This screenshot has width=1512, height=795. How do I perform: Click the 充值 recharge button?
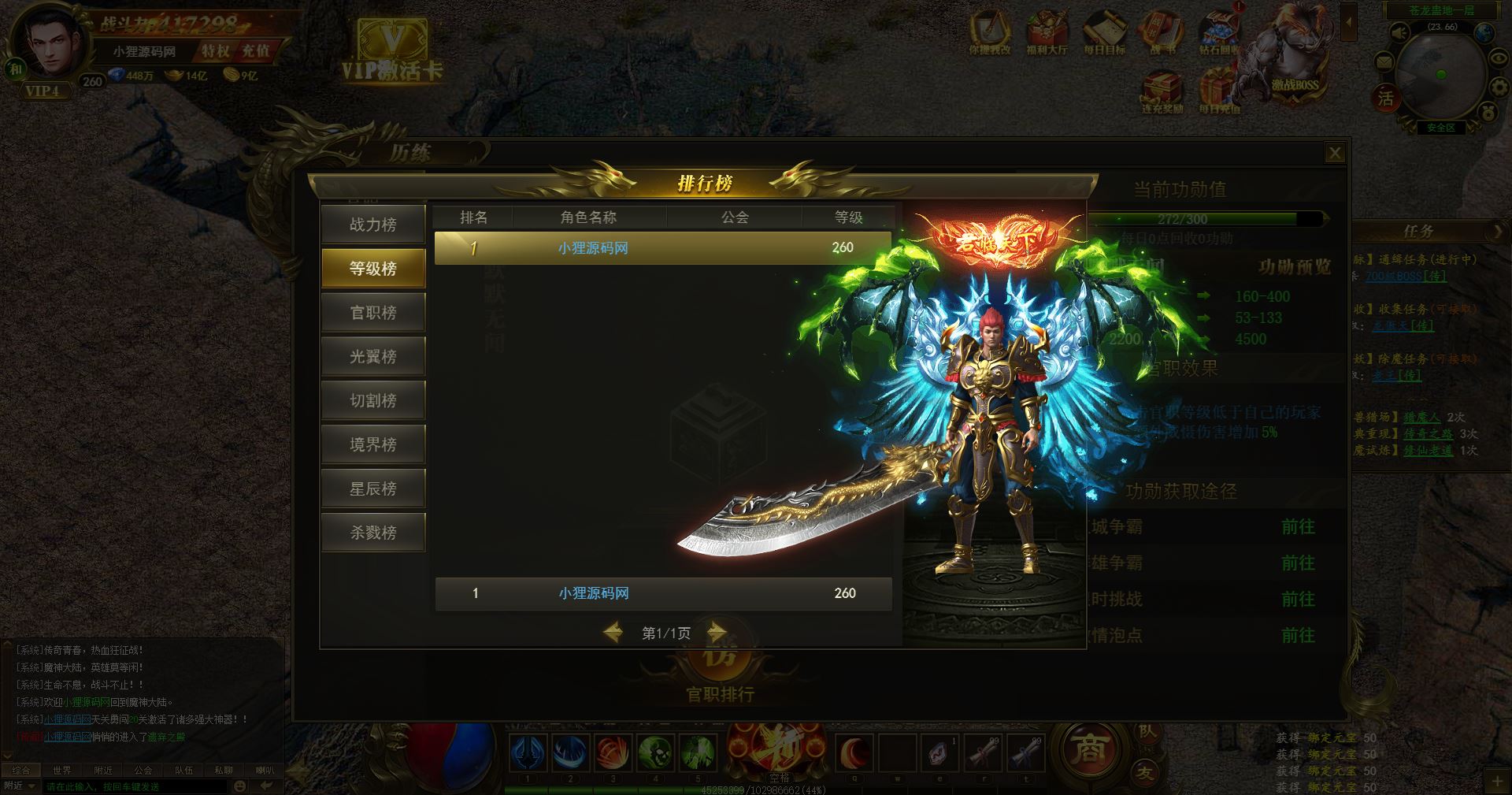pyautogui.click(x=255, y=51)
